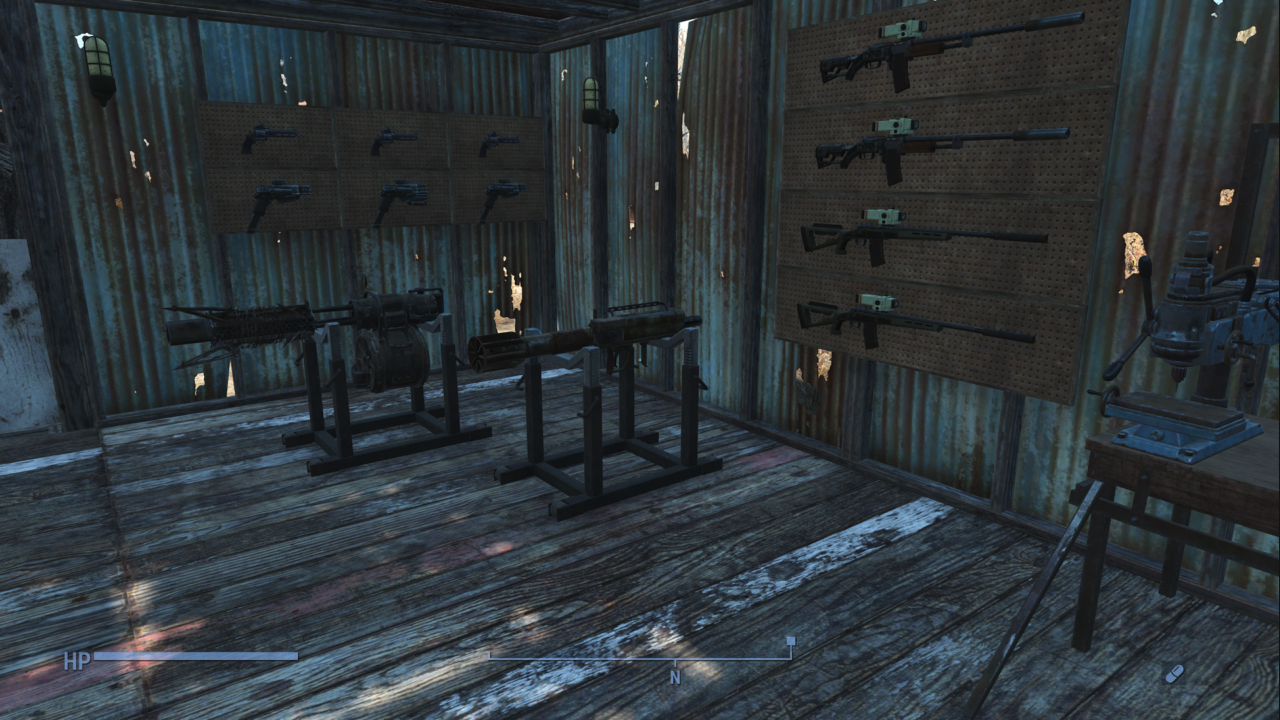This screenshot has height=720, width=1280.
Task: Click the compass bar with the N heading
Action: pyautogui.click(x=640, y=659)
